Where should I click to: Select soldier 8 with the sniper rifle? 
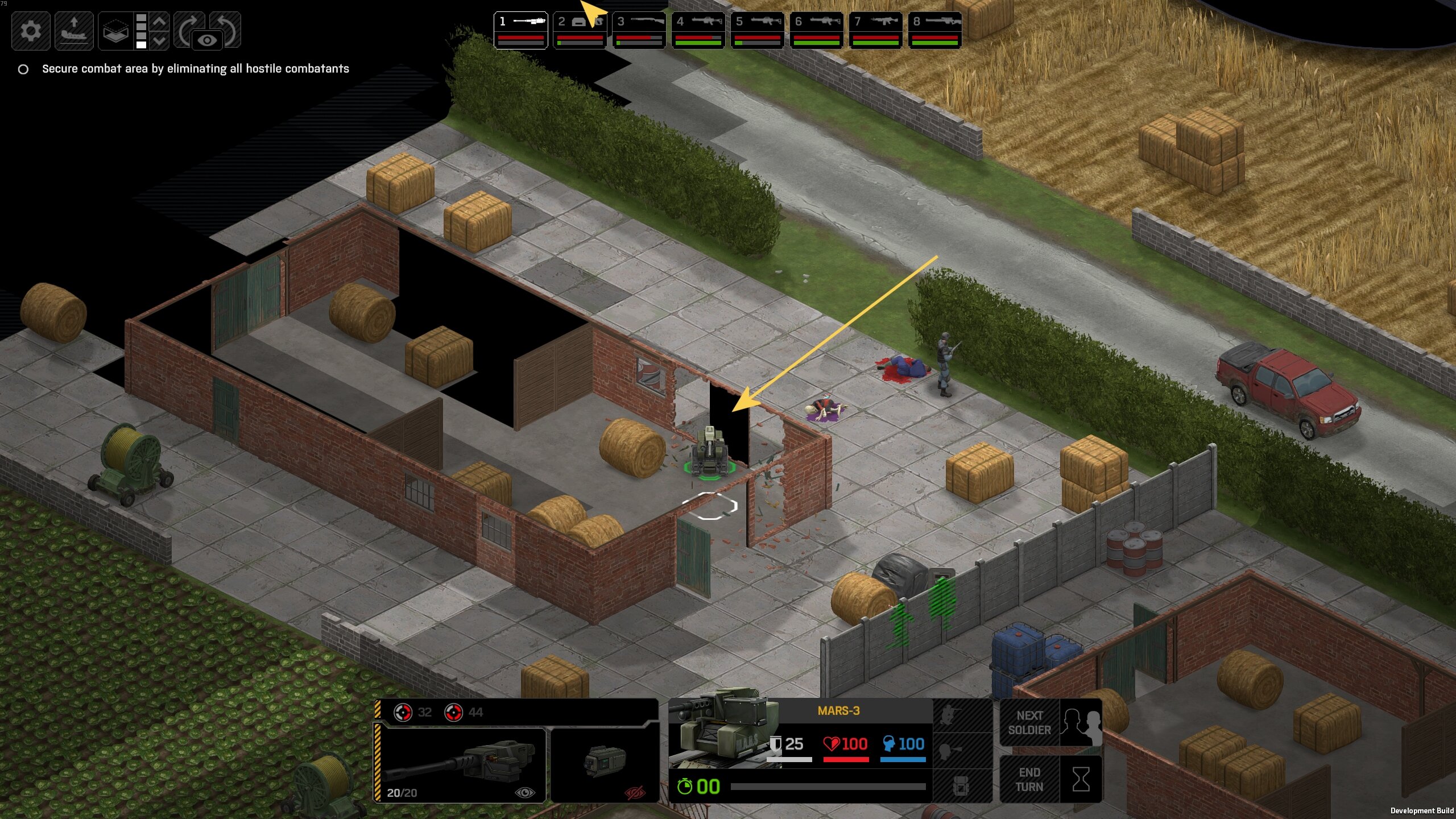934,30
